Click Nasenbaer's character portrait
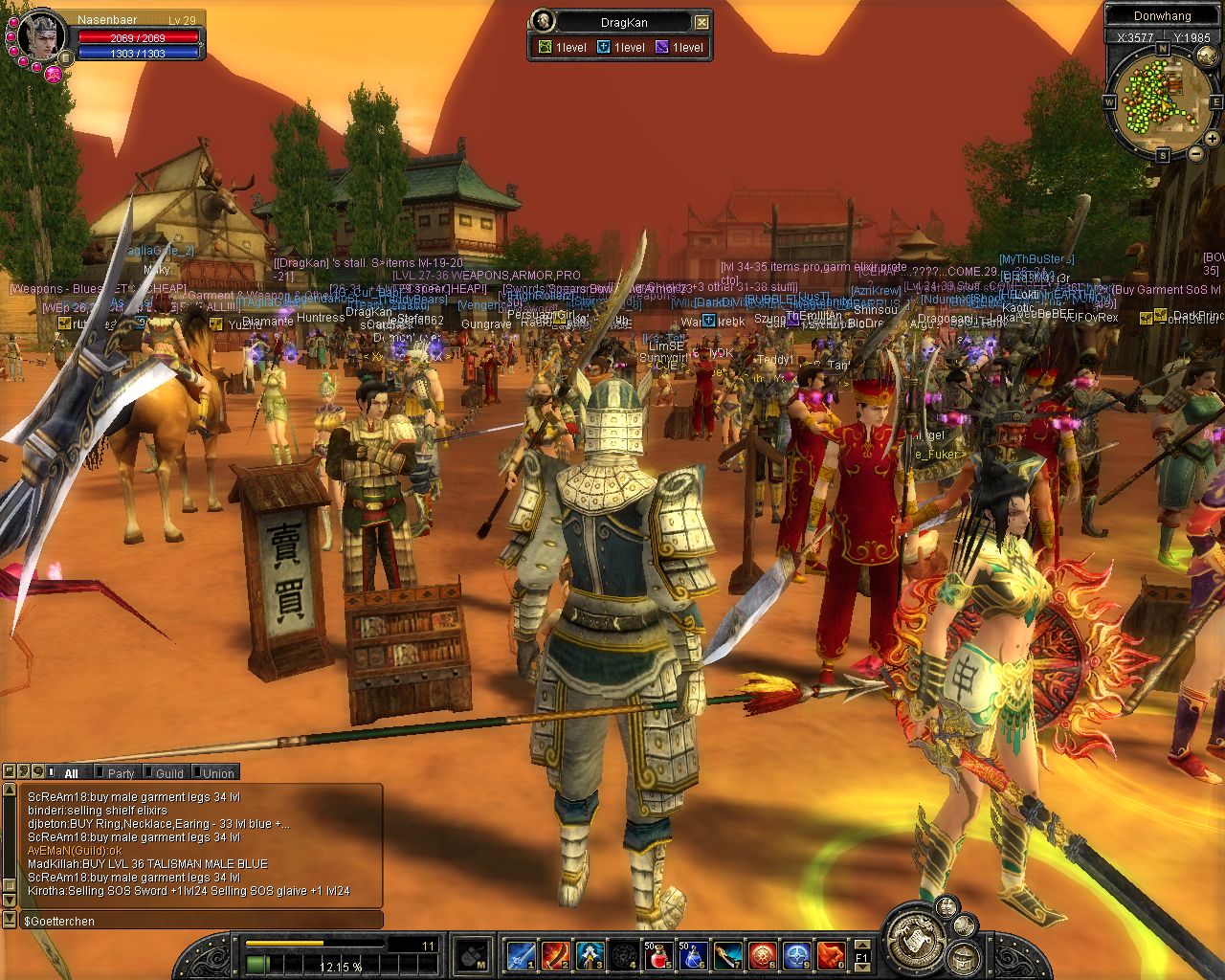Viewport: 1225px width, 980px height. (42, 35)
